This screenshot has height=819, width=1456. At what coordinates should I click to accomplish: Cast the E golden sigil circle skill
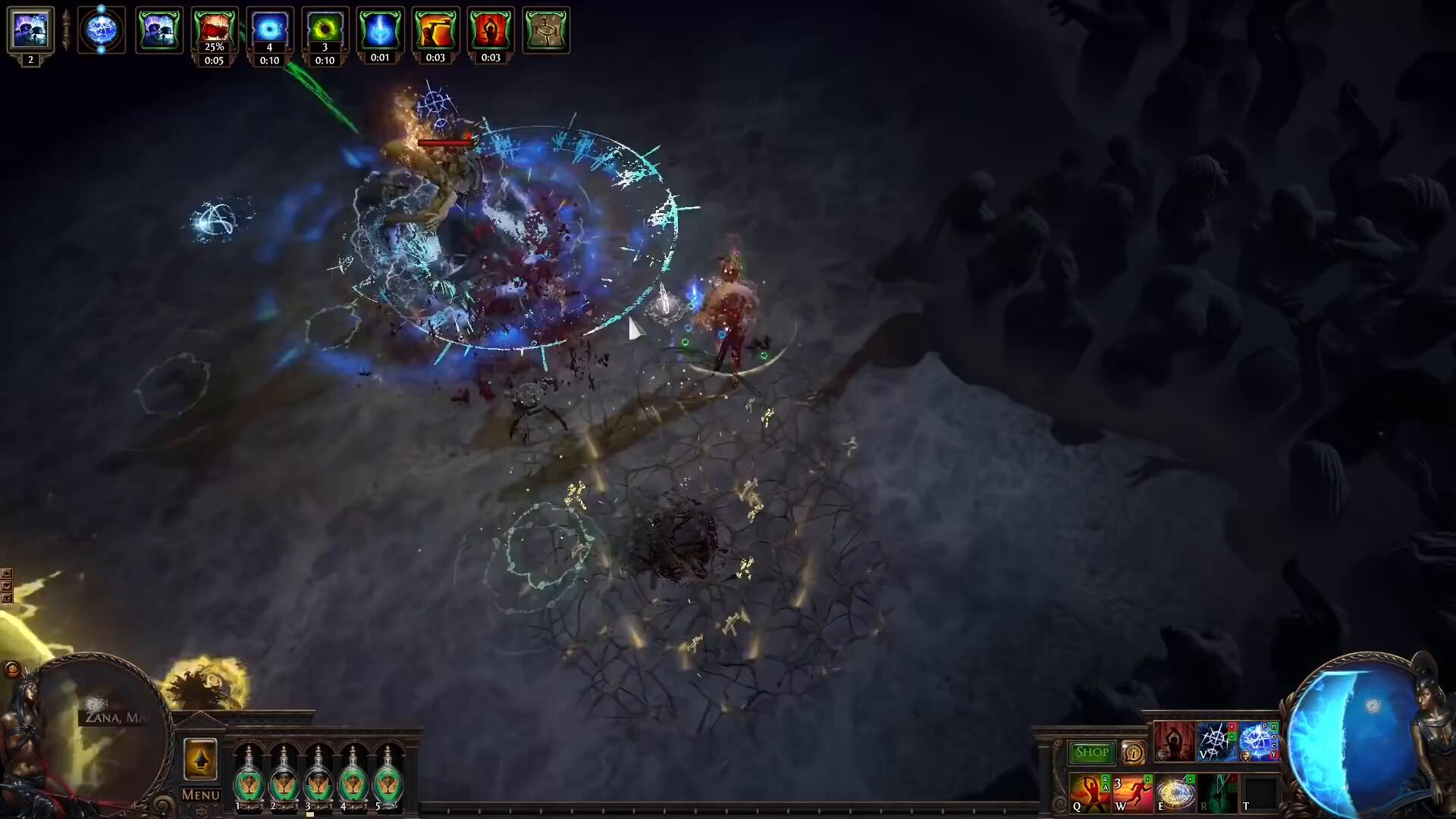(1174, 793)
